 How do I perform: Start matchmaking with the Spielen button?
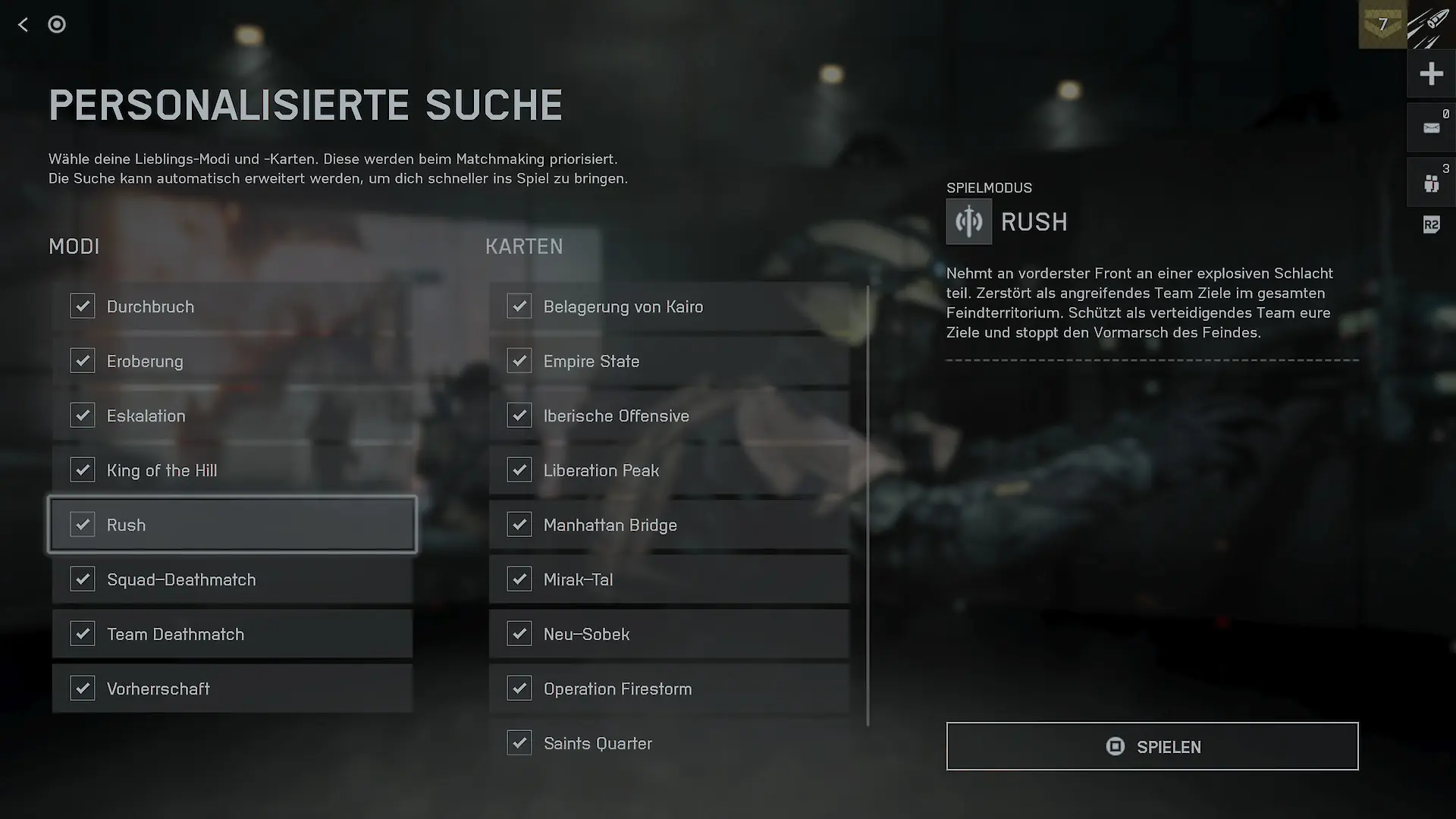point(1152,746)
